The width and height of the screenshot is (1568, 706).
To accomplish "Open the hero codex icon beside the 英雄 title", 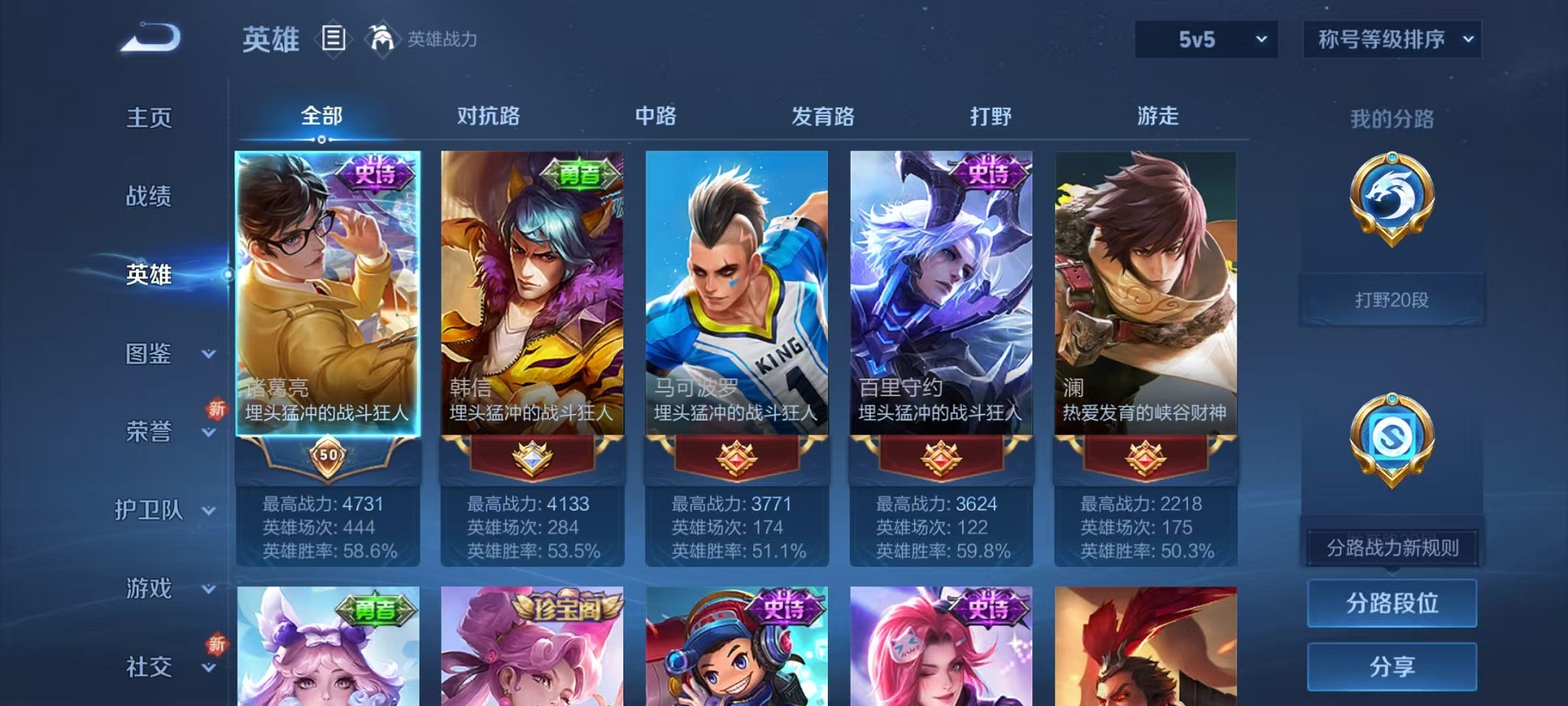I will tap(334, 38).
